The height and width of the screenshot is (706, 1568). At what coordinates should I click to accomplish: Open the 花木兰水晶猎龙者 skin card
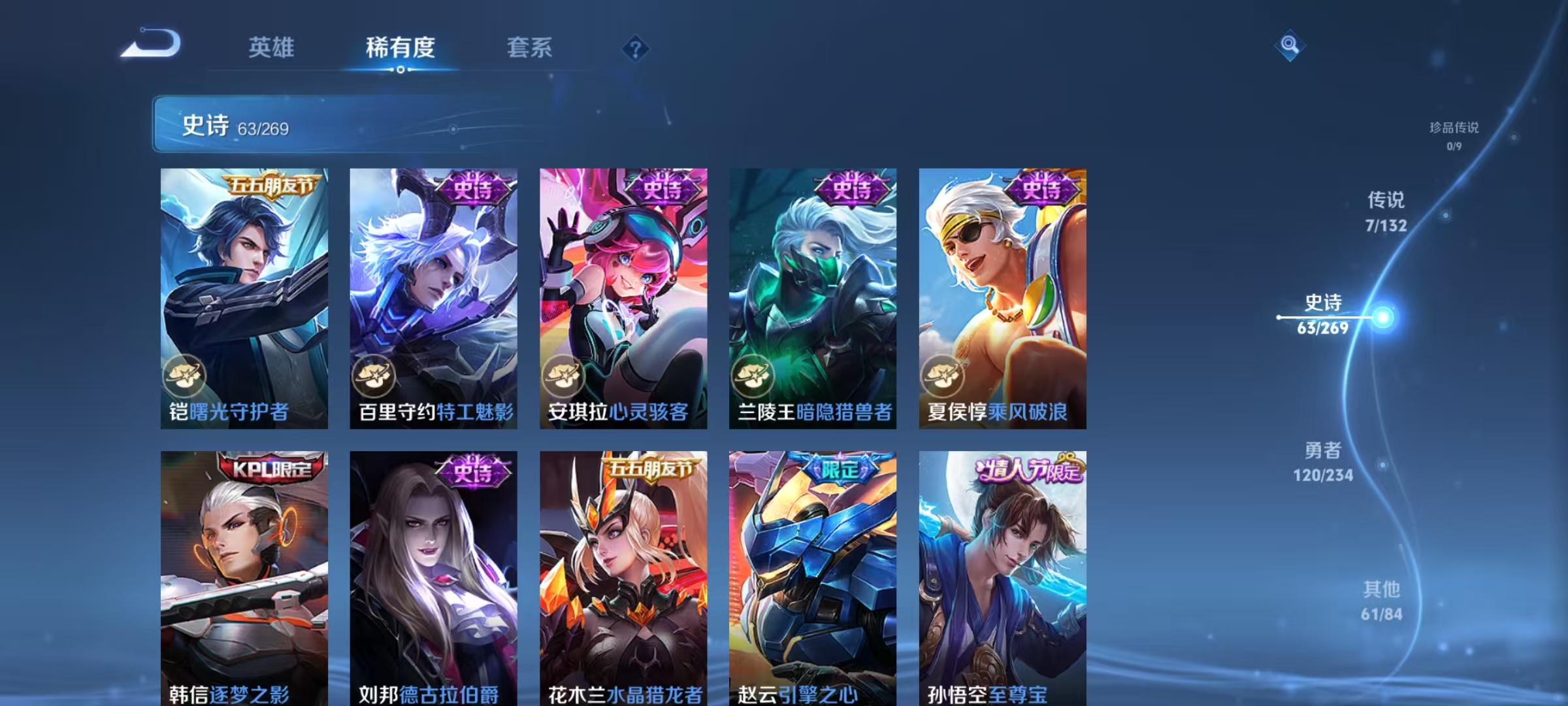(623, 577)
